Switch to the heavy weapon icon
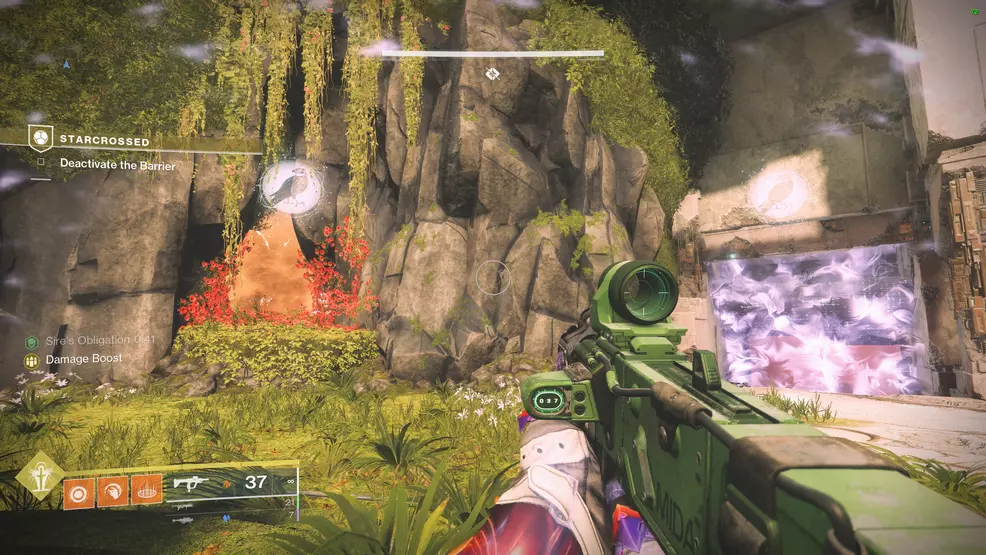The height and width of the screenshot is (555, 986). (184, 519)
